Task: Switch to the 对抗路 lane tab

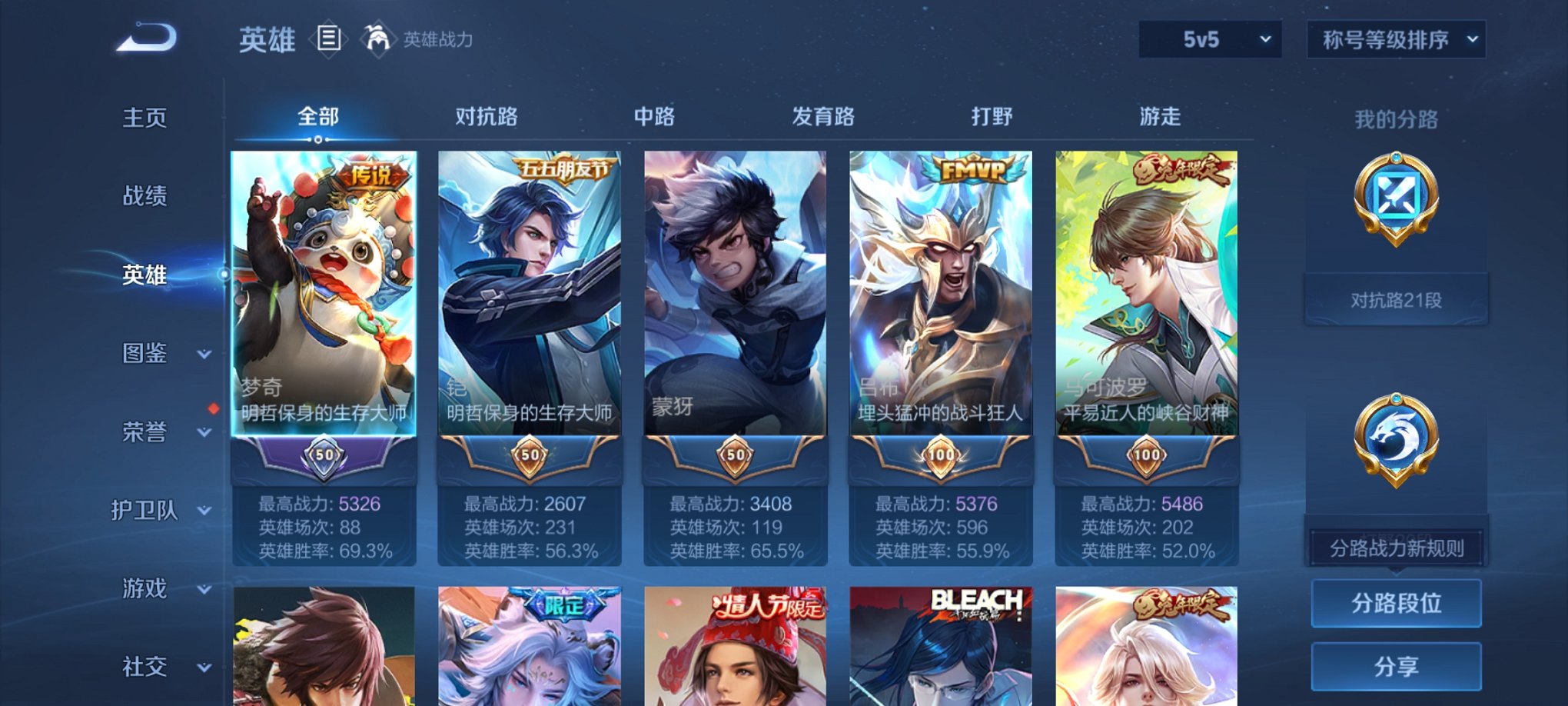Action: [488, 115]
